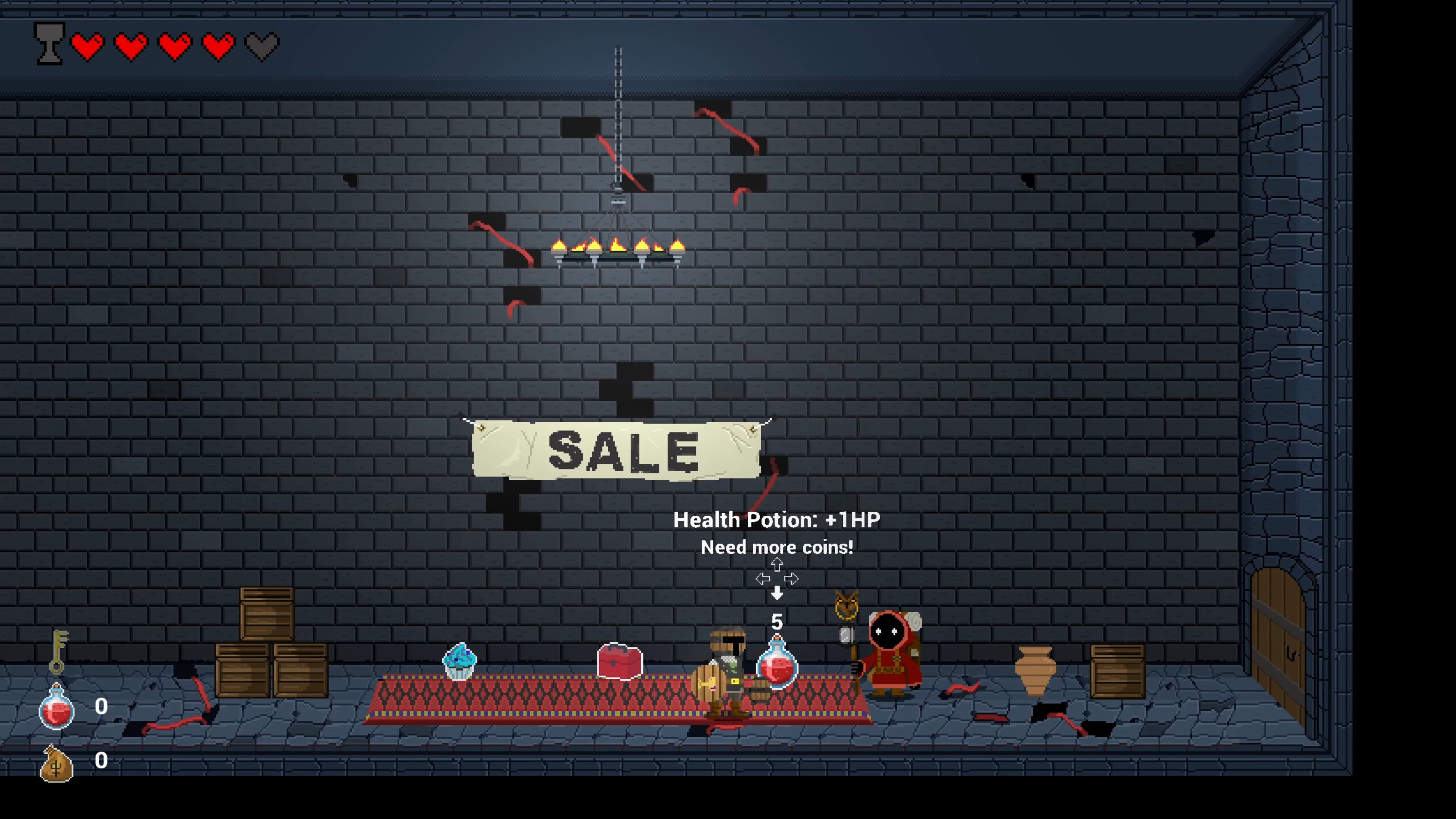The width and height of the screenshot is (1456, 819).
Task: Click the Need more coins! message
Action: (x=777, y=547)
